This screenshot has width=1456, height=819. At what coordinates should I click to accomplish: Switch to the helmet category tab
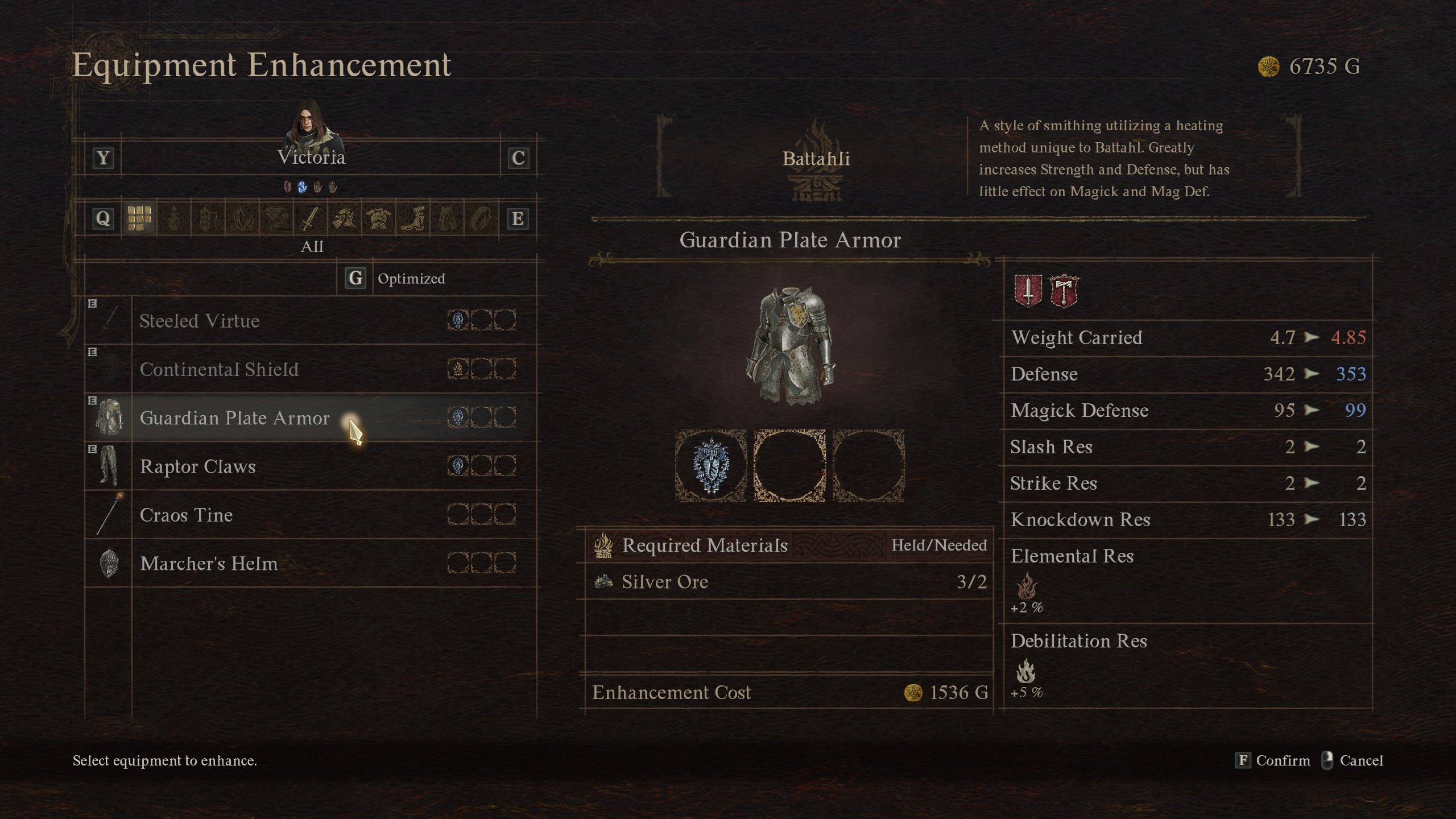pyautogui.click(x=344, y=218)
